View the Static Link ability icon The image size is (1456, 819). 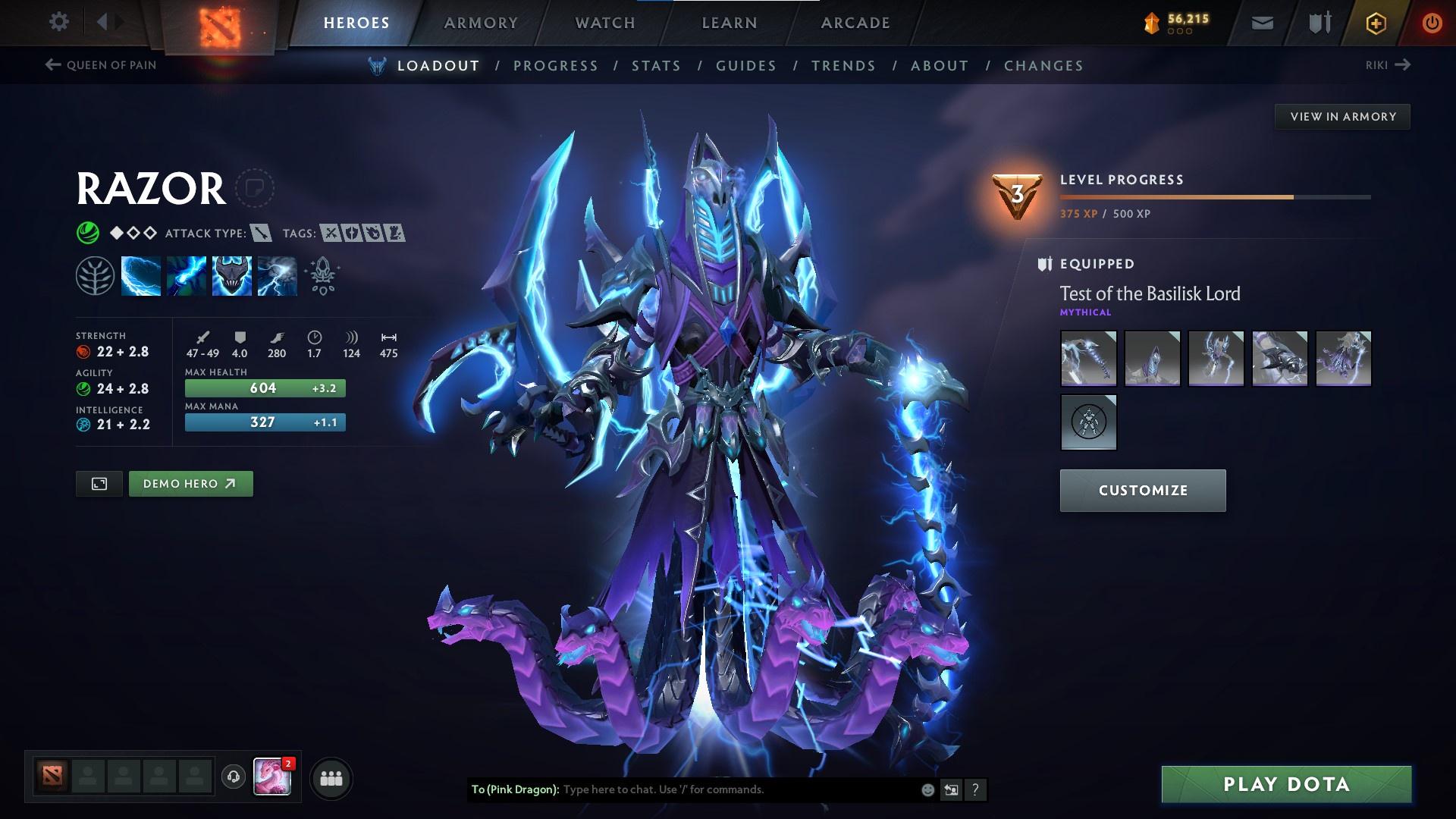click(186, 275)
